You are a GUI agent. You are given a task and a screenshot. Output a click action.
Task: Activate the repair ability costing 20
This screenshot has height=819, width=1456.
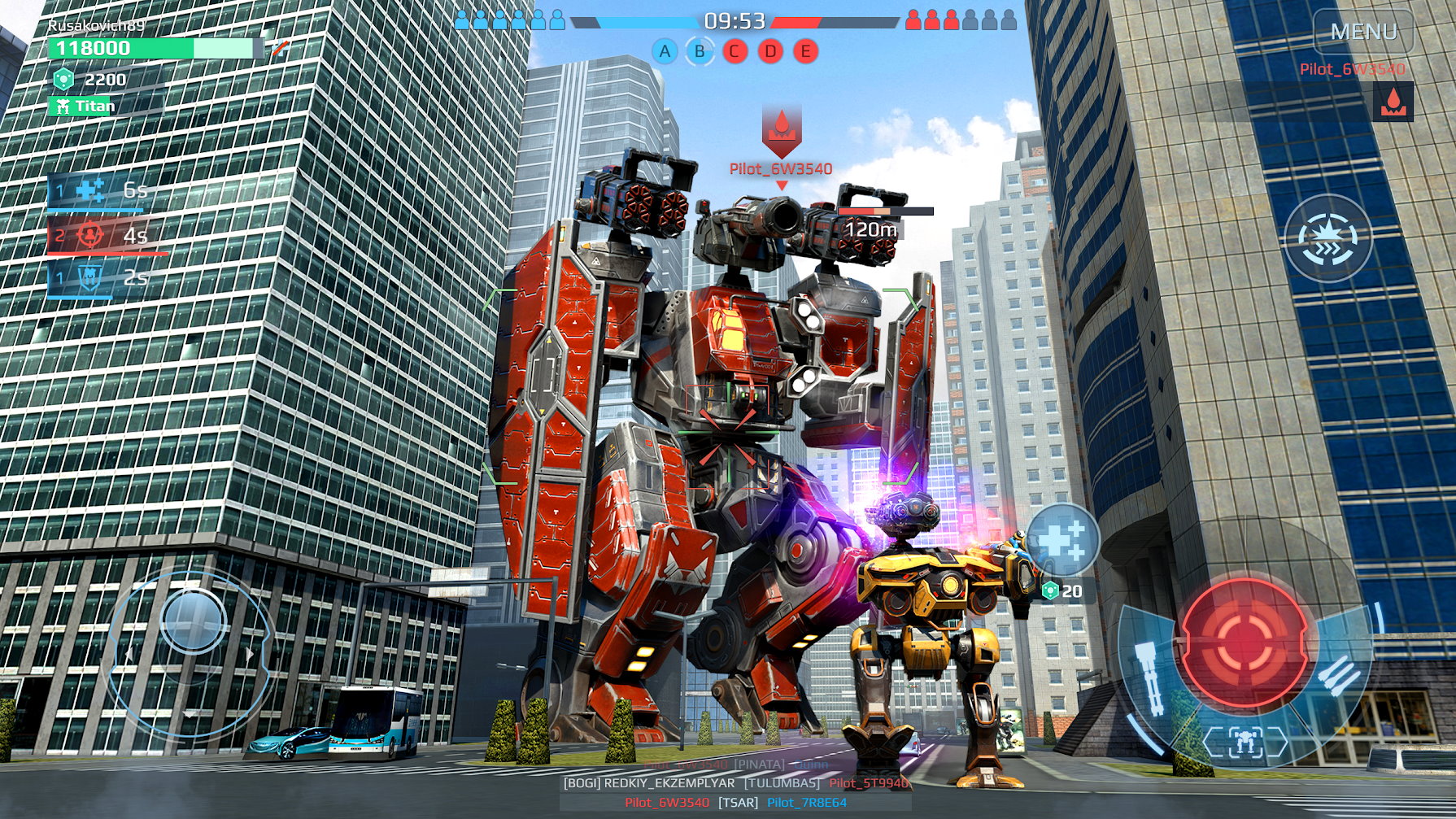[1062, 539]
